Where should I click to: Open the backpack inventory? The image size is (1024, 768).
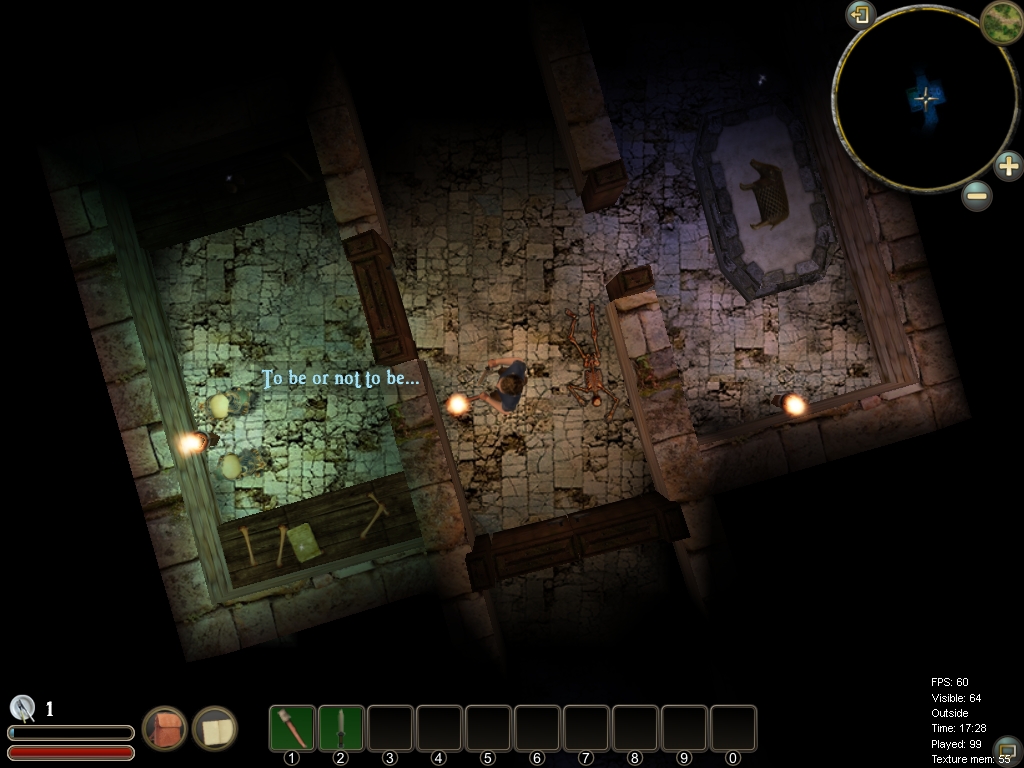pos(165,728)
